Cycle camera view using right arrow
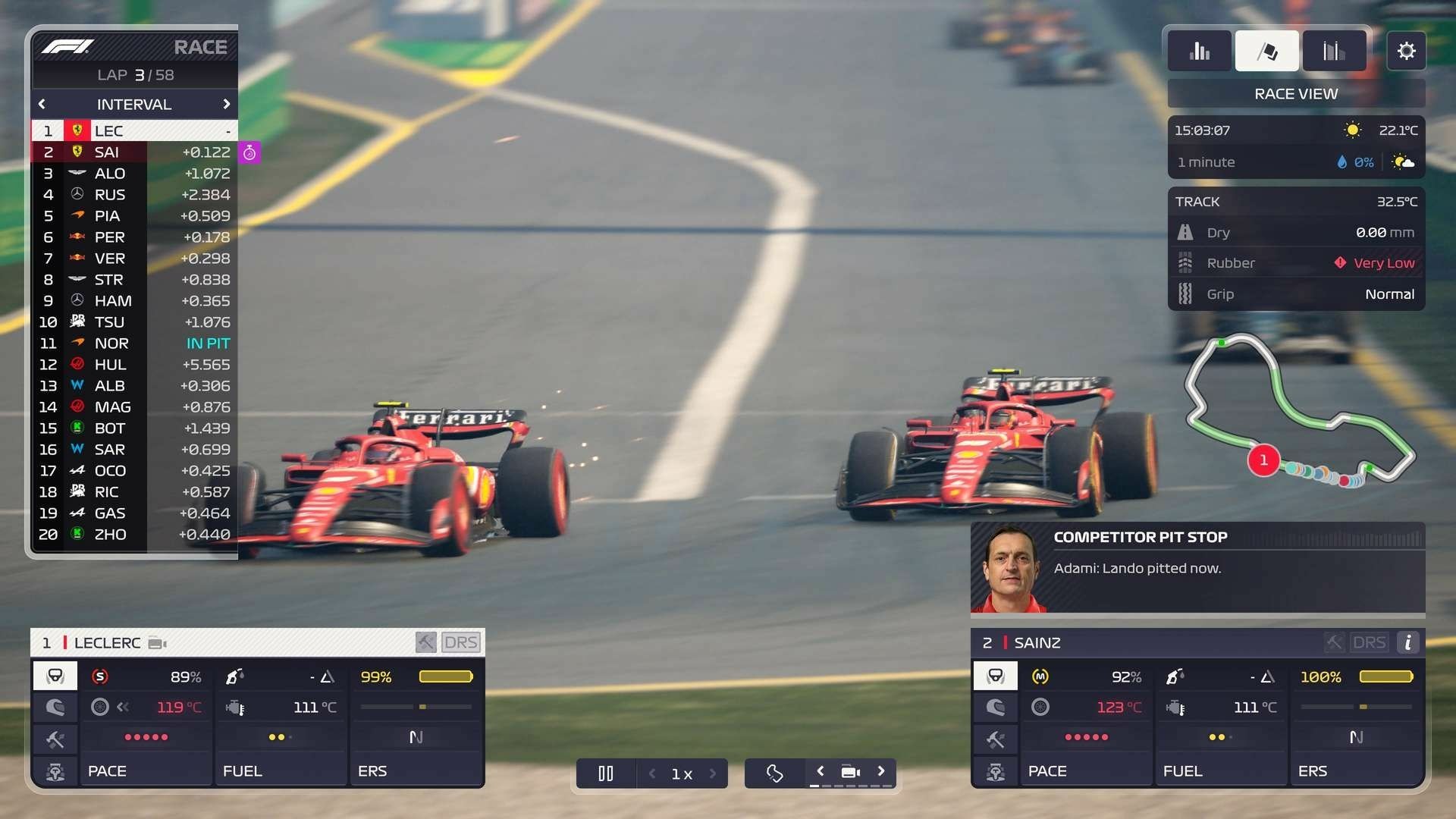The image size is (1456, 819). tap(881, 770)
